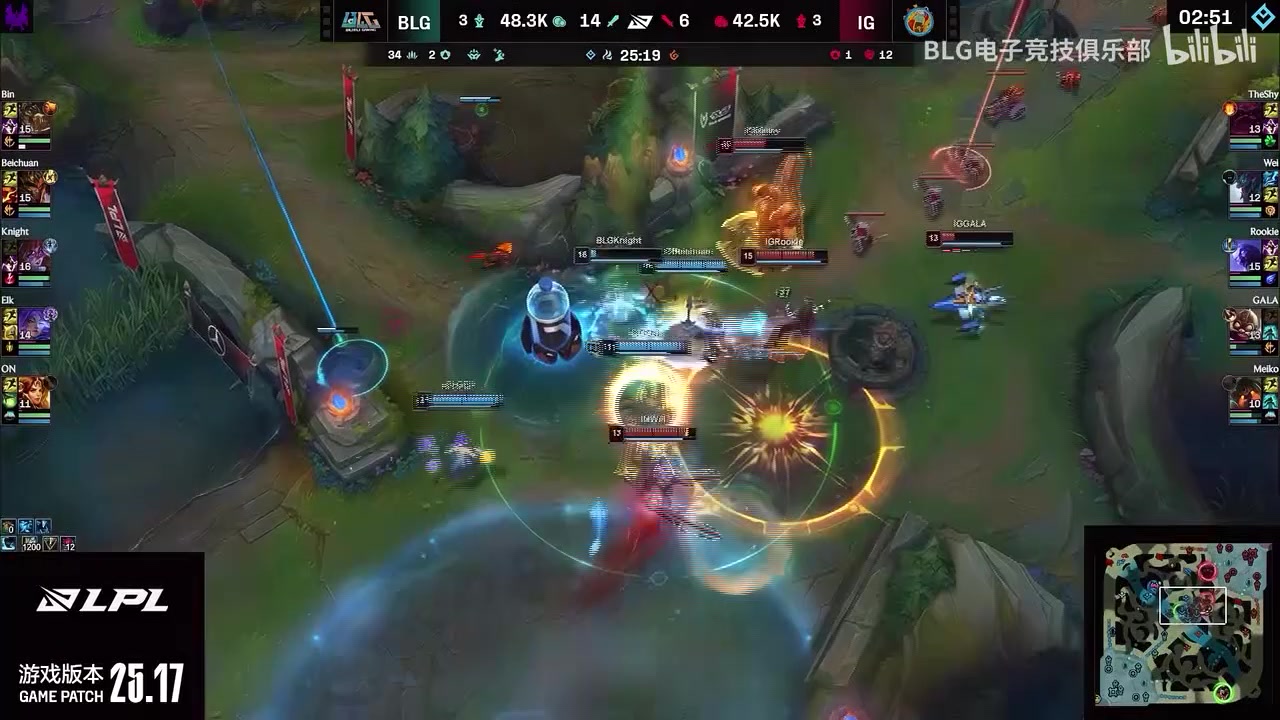The image size is (1280, 720).
Task: Click the BLG team logo on scoreboard
Action: [x=359, y=21]
